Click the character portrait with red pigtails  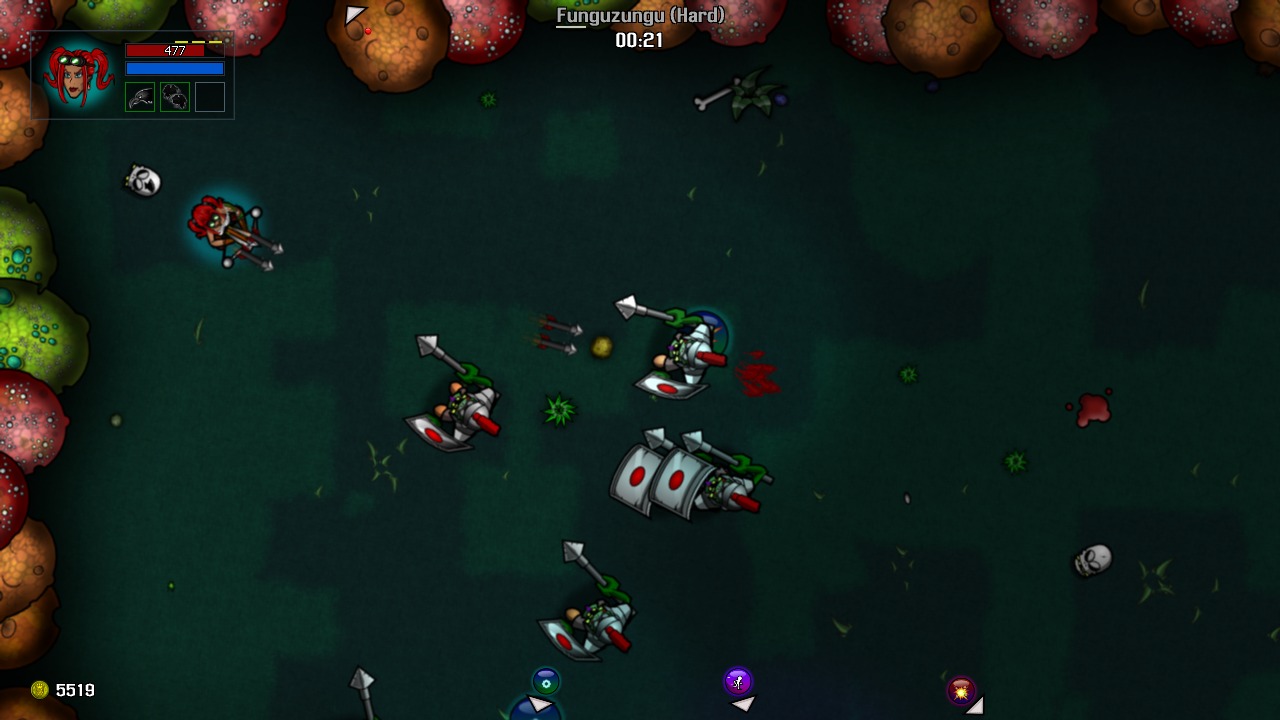point(78,75)
